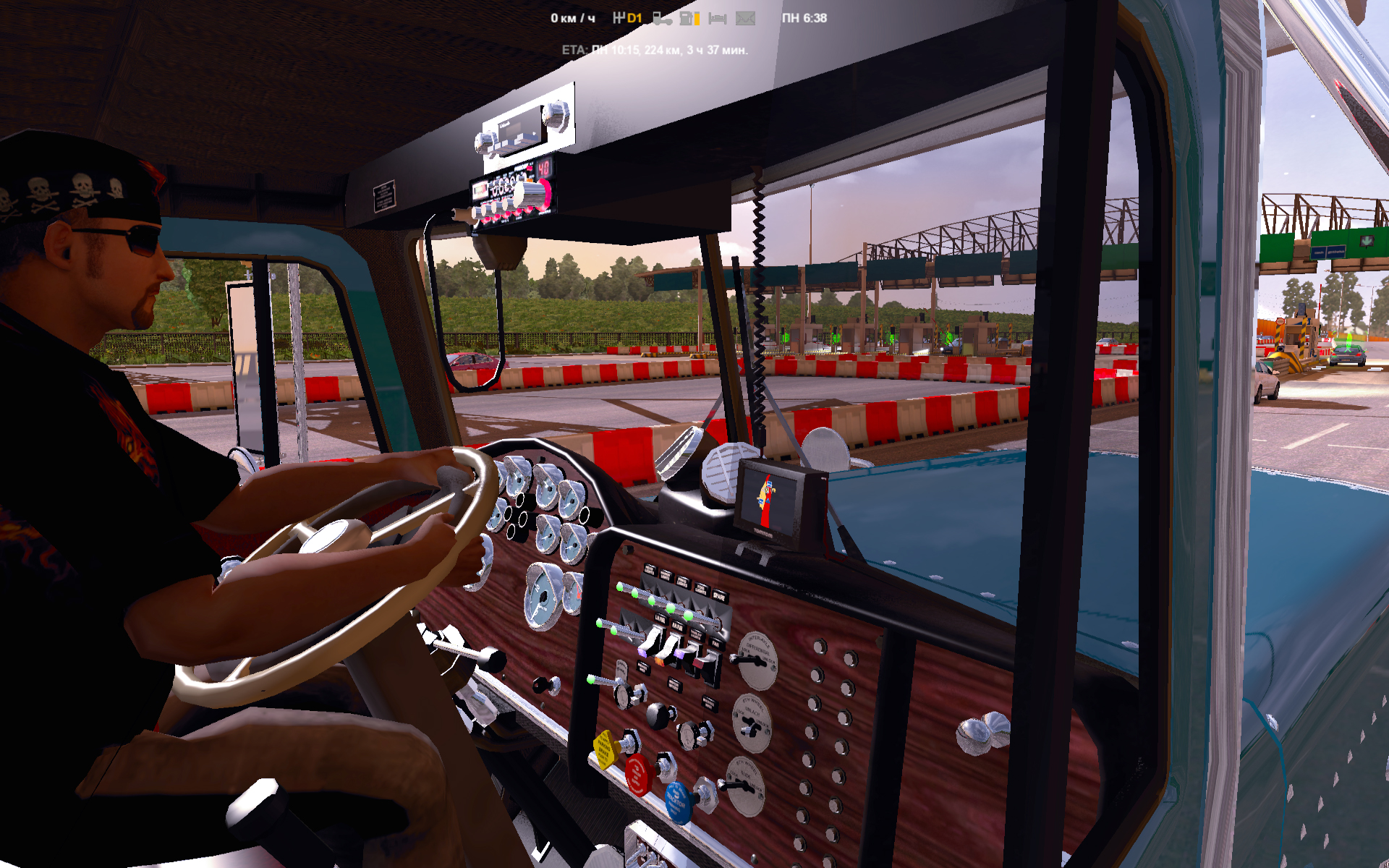Click the gear shifter icon
Screen dimensions: 1389x868
click(x=619, y=18)
